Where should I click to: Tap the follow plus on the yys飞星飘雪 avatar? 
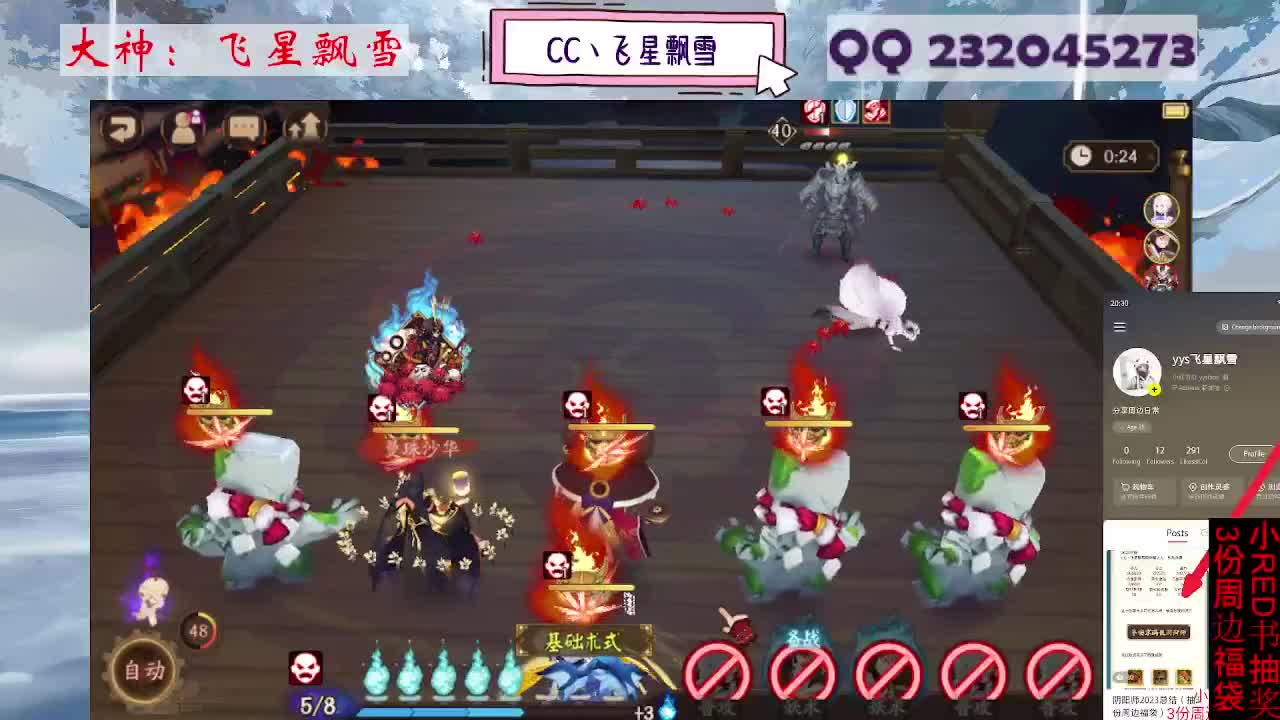click(1154, 390)
